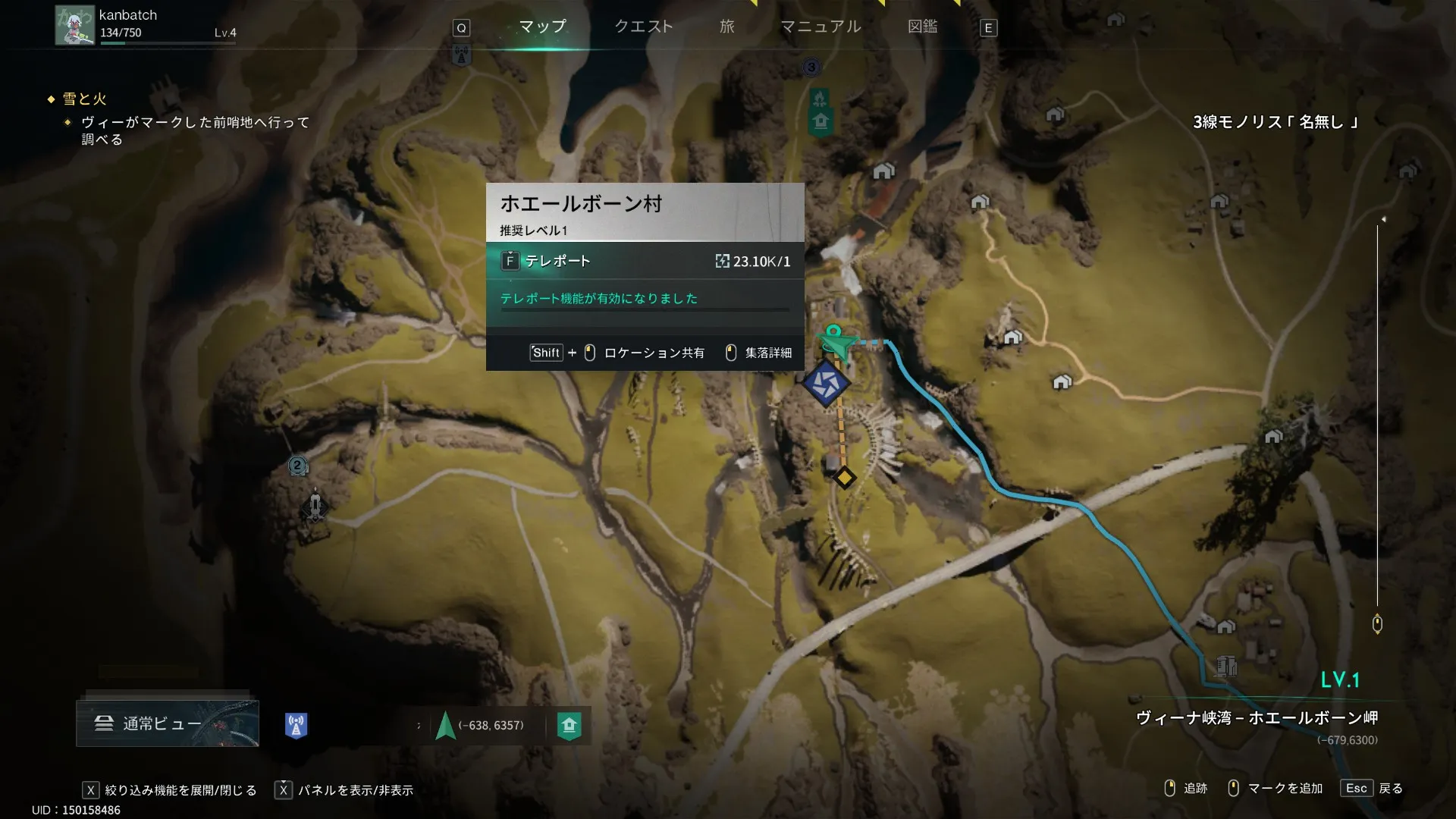This screenshot has width=1456, height=819.
Task: Click the green settlement icon at map top
Action: click(821, 121)
